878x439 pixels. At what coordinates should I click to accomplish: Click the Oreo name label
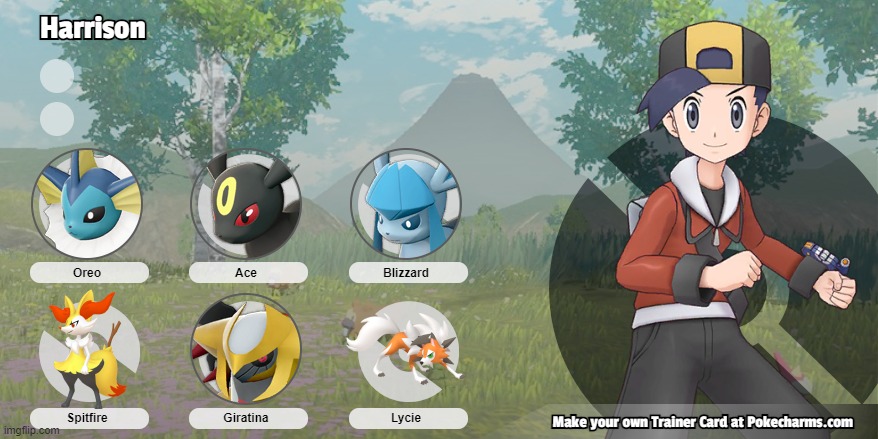pyautogui.click(x=88, y=272)
